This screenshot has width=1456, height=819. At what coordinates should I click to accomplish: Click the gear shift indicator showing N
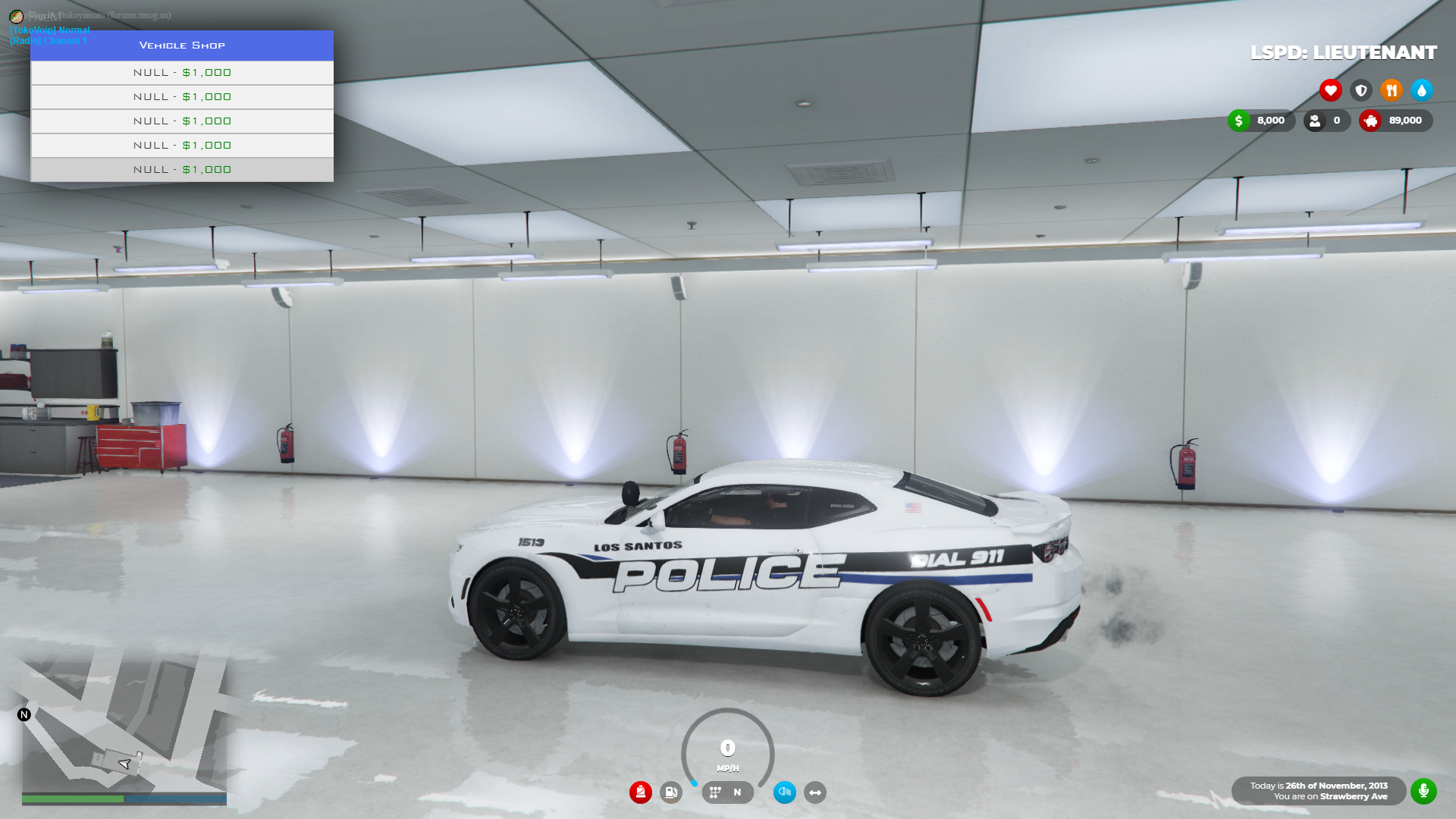[727, 792]
